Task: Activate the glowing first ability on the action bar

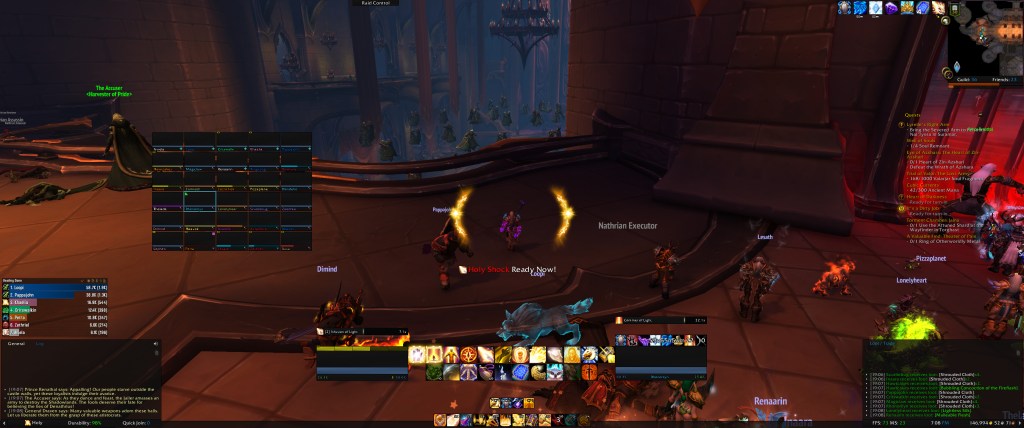Action: coord(417,354)
